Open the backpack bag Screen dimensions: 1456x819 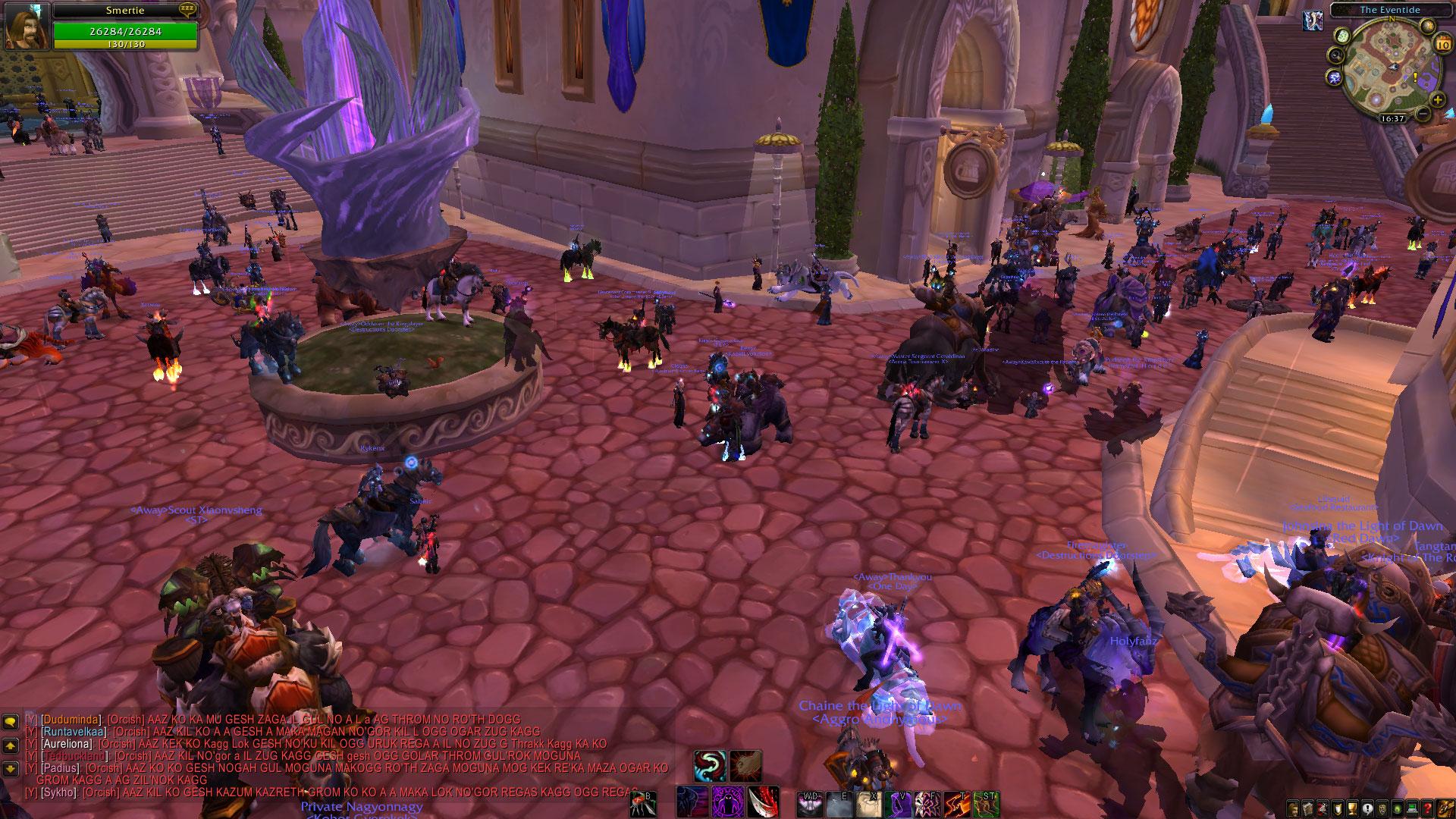click(1446, 807)
